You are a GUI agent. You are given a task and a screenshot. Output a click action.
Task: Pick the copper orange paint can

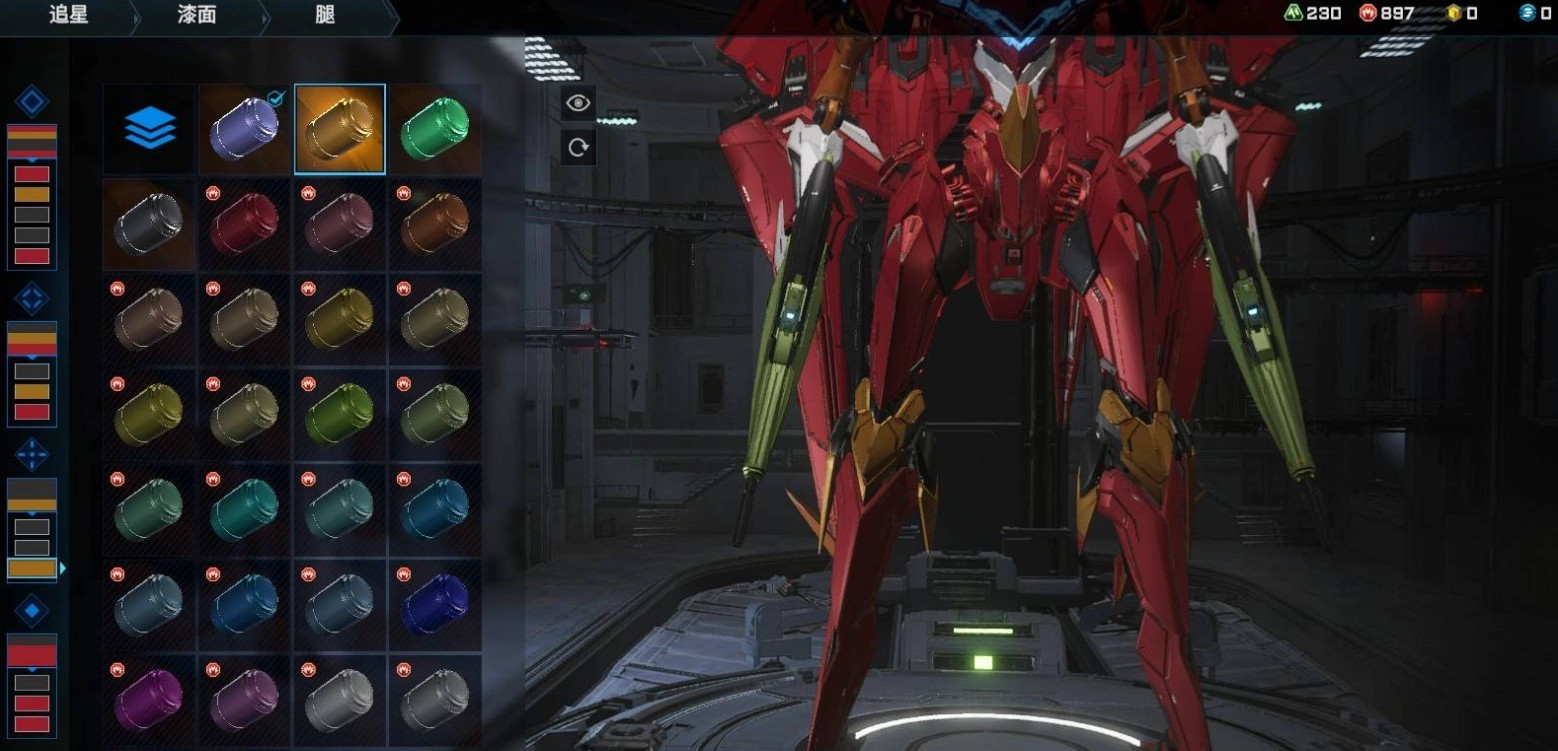click(x=435, y=224)
